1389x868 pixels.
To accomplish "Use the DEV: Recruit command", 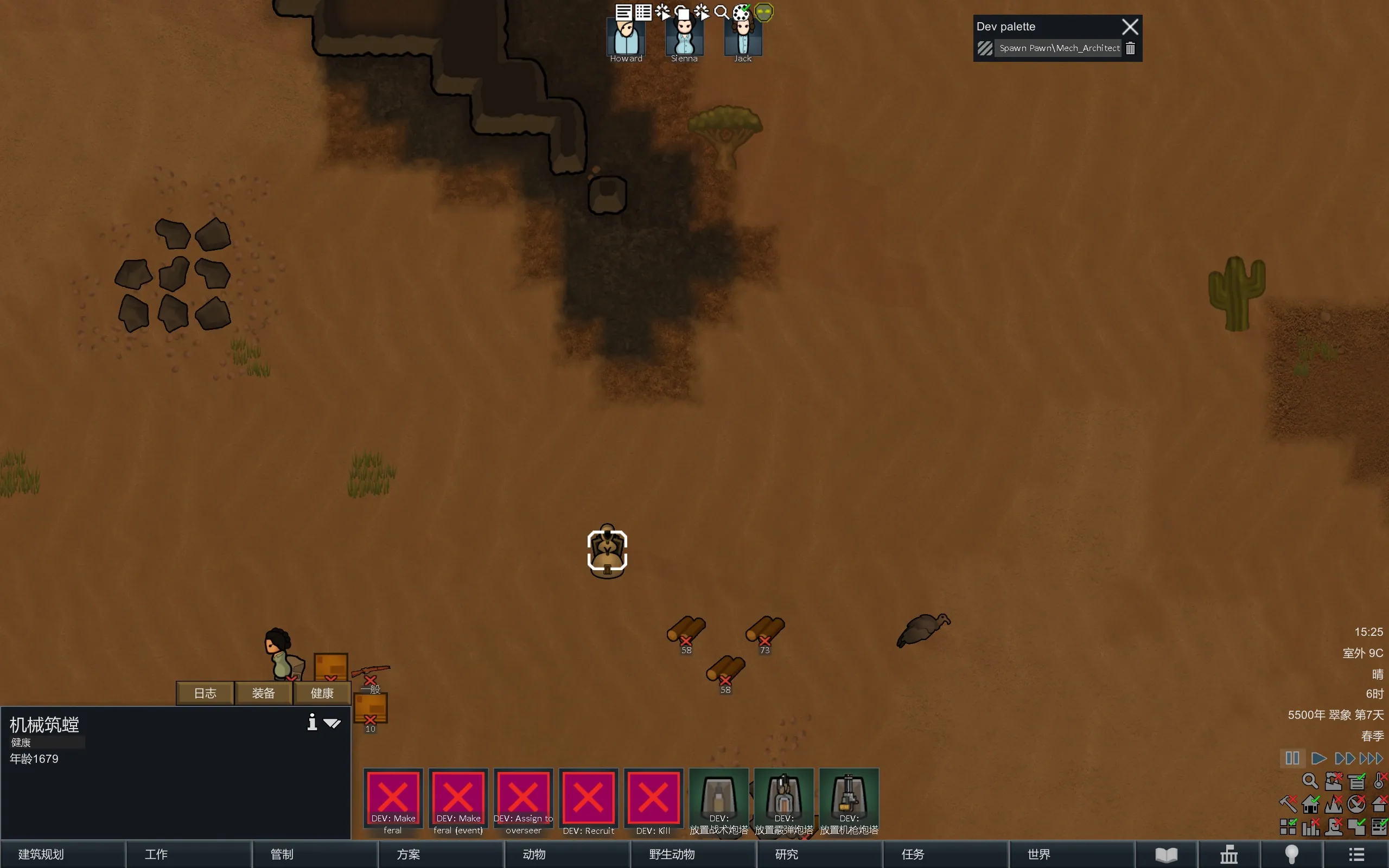I will (x=588, y=802).
